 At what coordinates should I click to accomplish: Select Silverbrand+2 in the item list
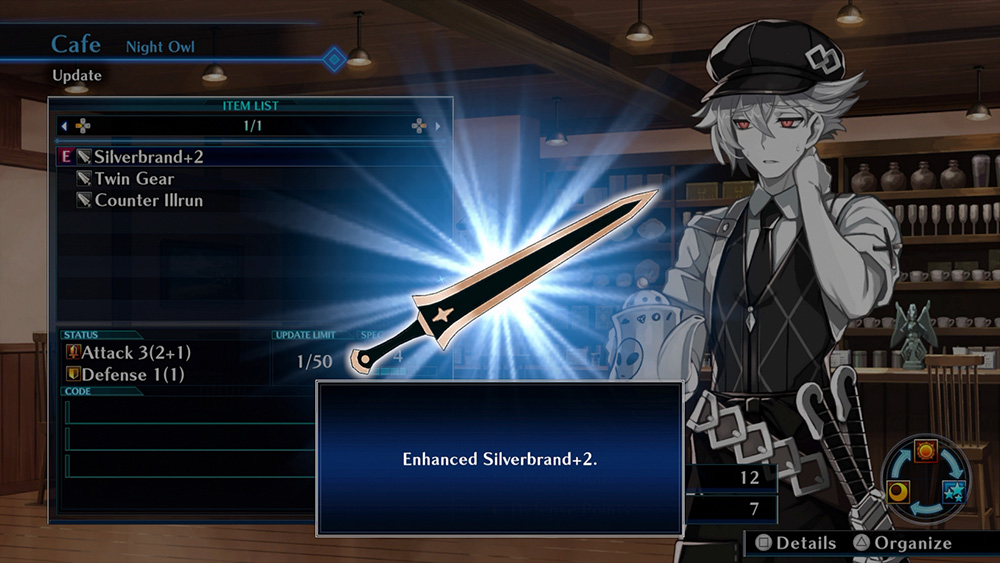[149, 157]
